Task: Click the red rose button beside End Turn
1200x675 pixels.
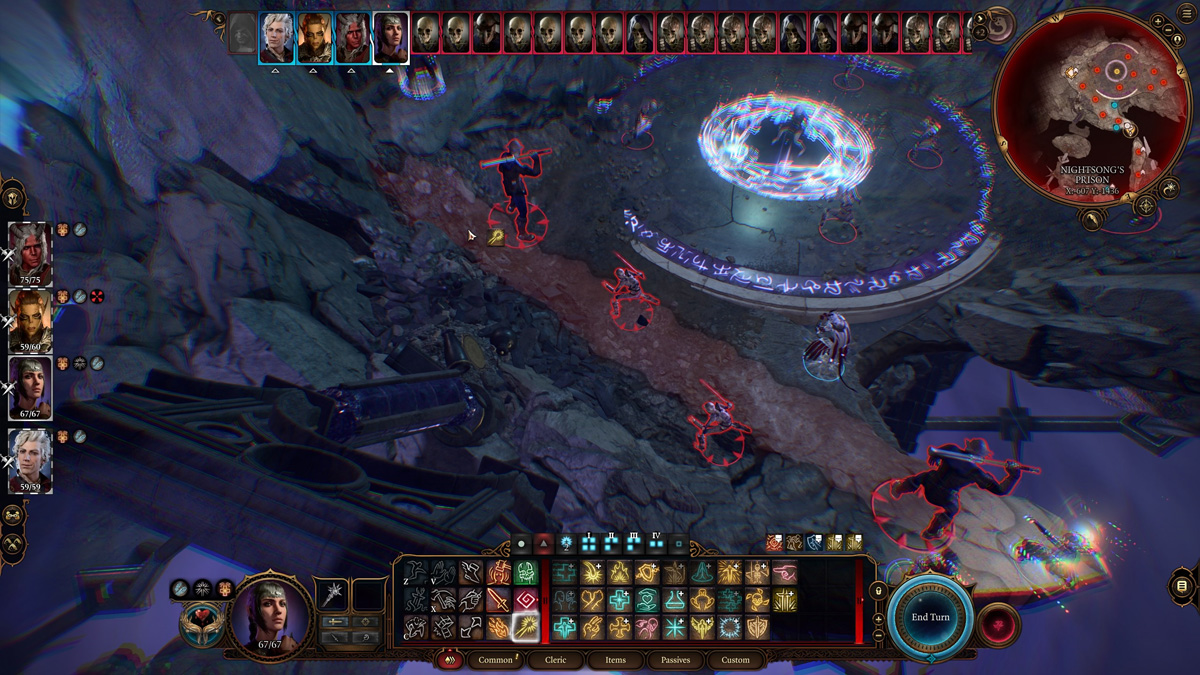Action: (x=997, y=626)
